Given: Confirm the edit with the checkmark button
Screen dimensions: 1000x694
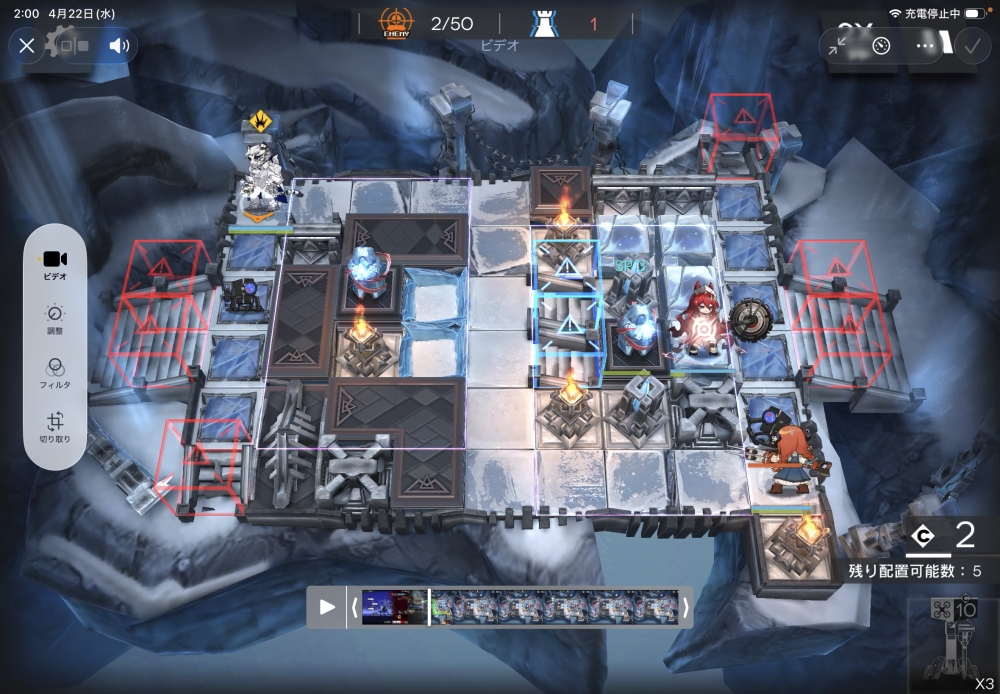Looking at the screenshot, I should pos(971,45).
